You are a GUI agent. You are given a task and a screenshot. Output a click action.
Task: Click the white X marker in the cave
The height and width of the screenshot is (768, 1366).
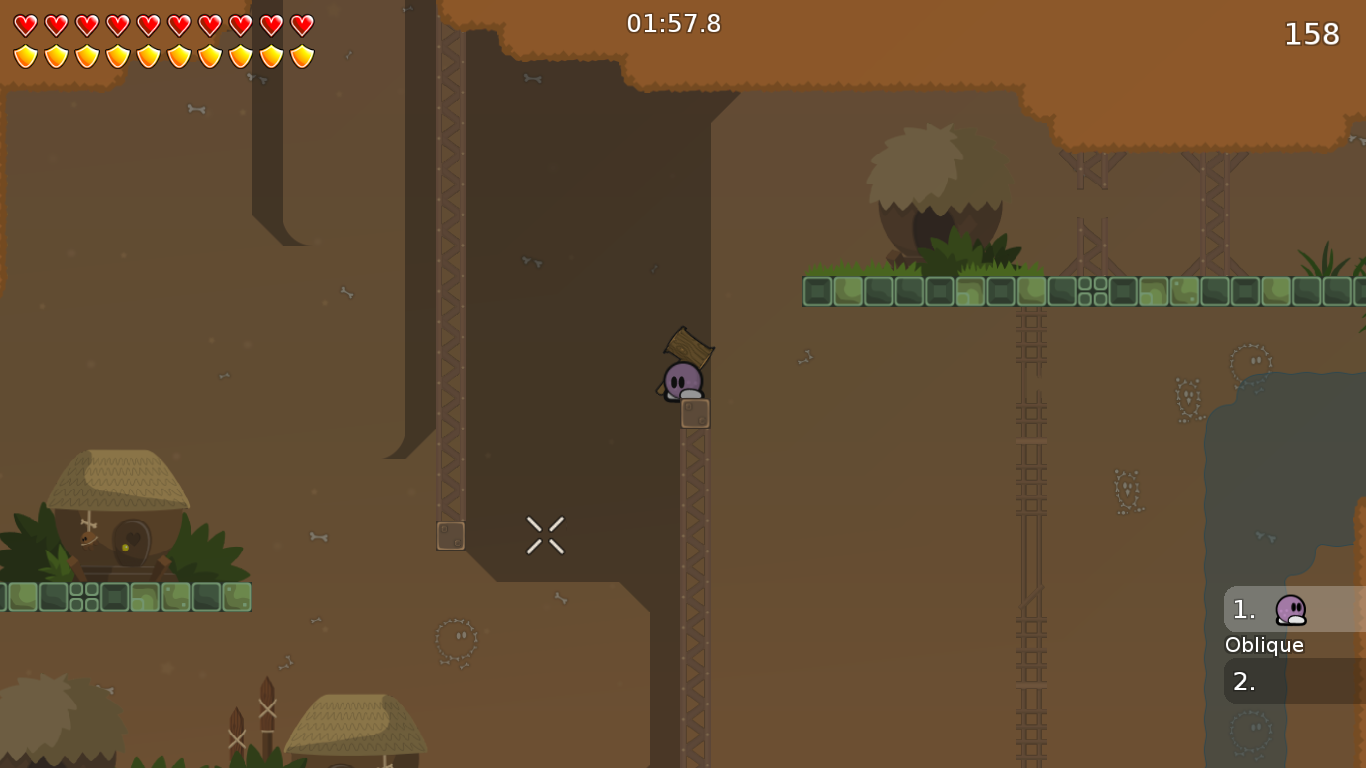(545, 534)
